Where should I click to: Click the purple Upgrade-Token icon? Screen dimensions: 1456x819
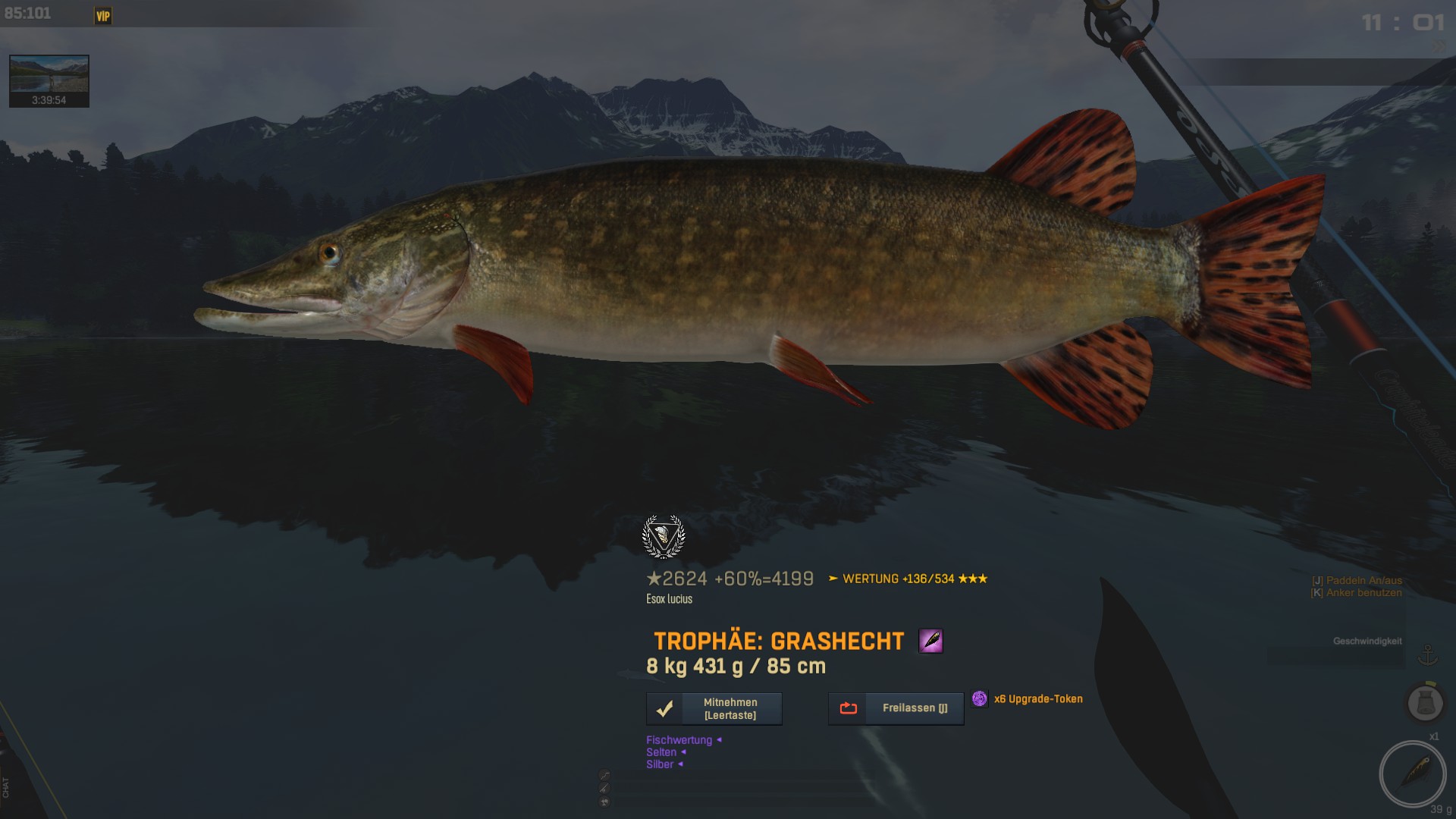click(980, 698)
